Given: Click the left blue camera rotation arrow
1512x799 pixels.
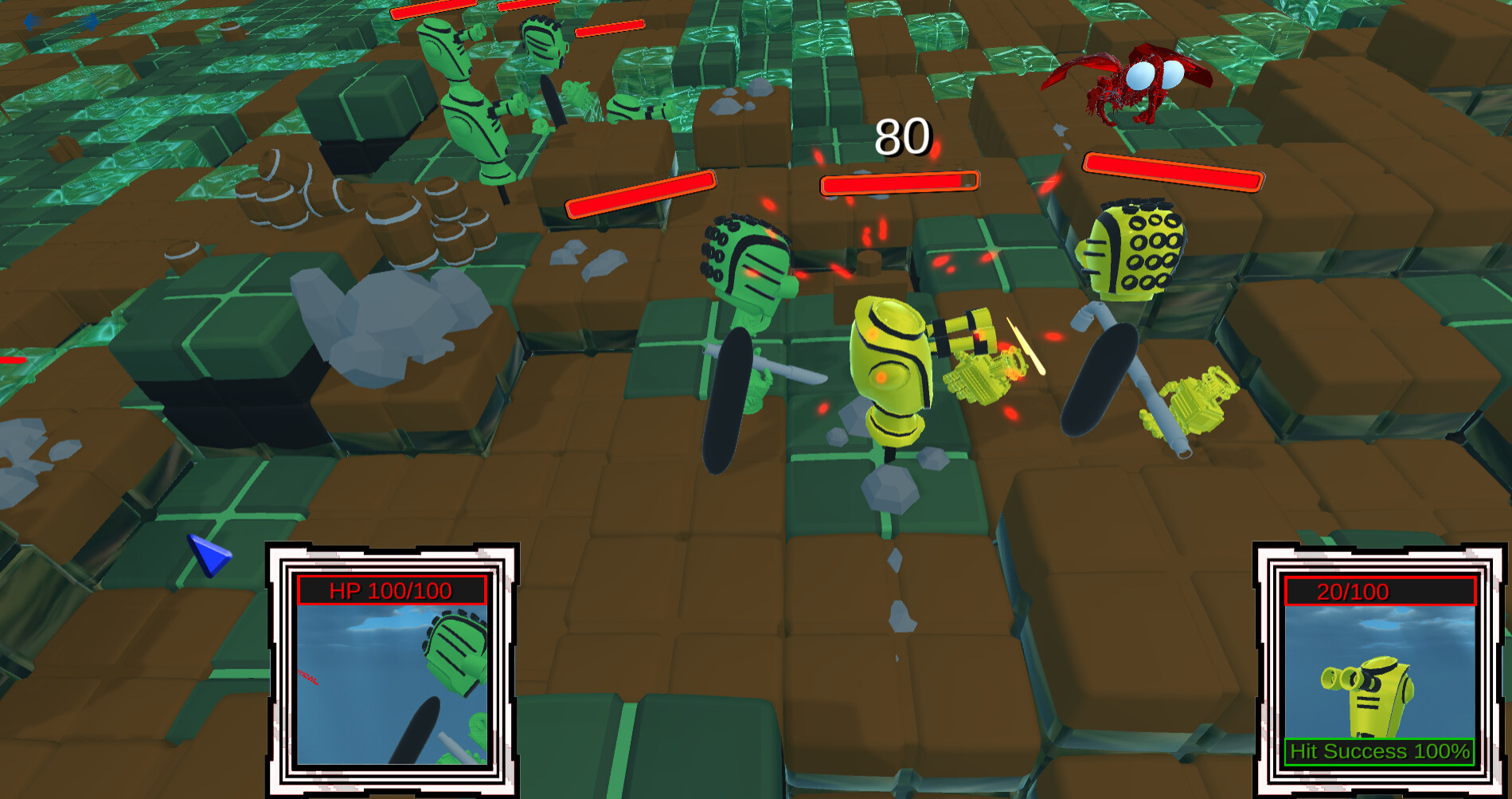Looking at the screenshot, I should pyautogui.click(x=32, y=22).
